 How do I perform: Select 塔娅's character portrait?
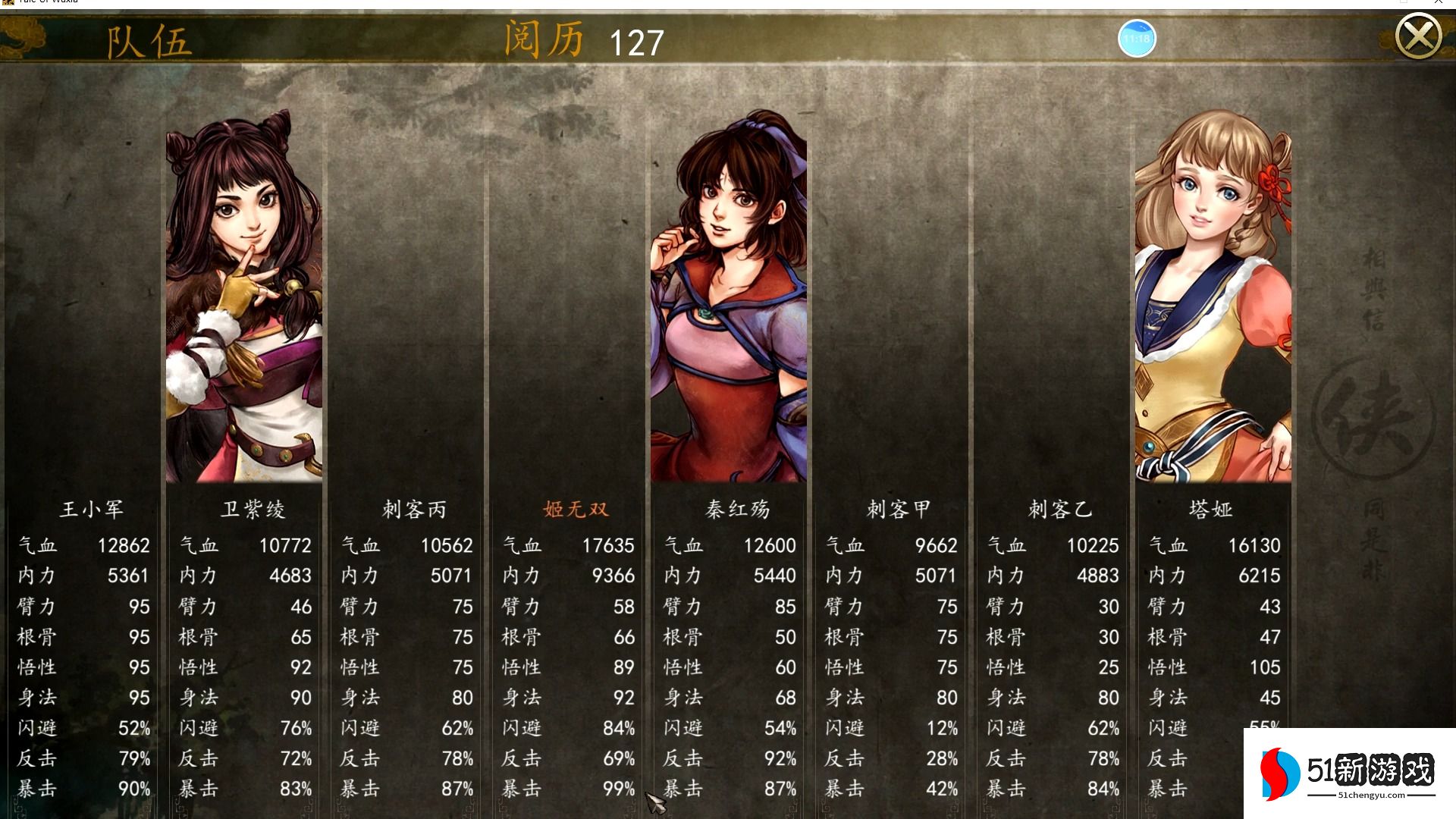click(1213, 303)
